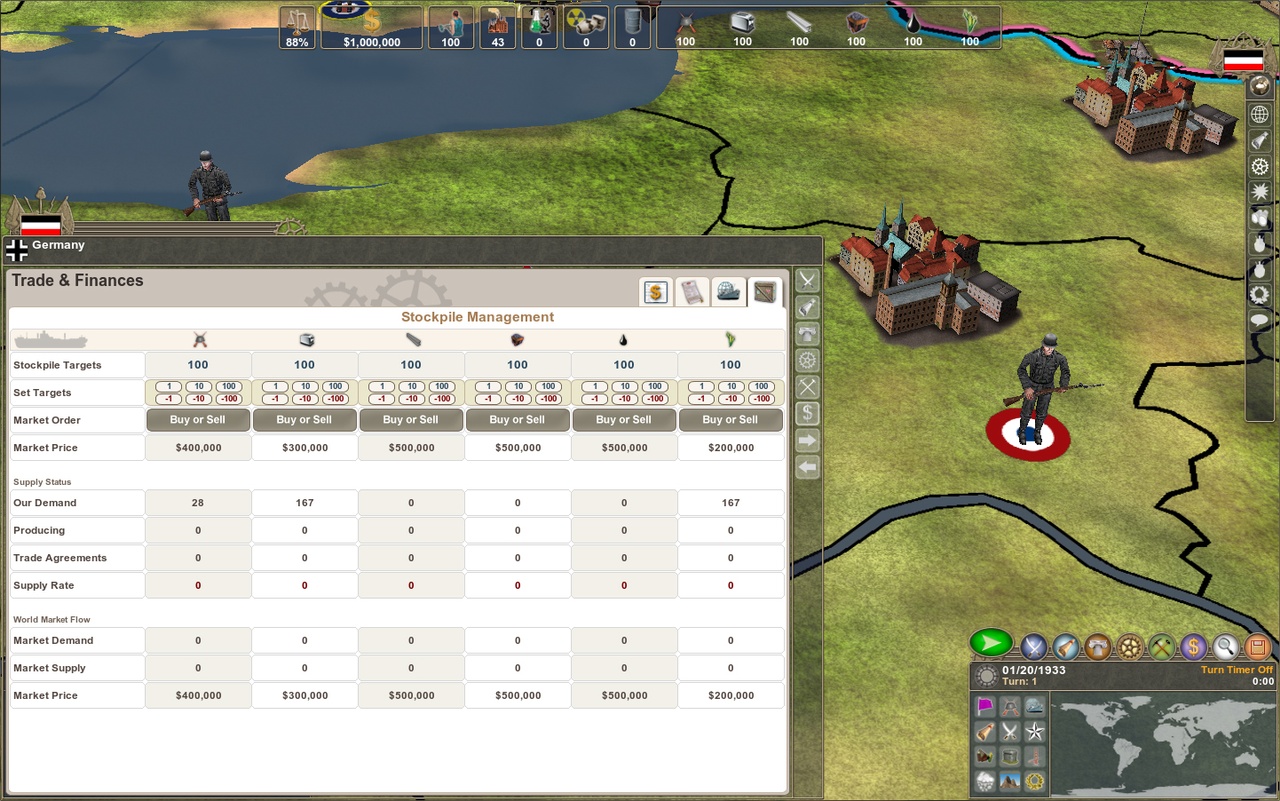
Task: Switch to the shipping world market tab
Action: click(x=729, y=291)
